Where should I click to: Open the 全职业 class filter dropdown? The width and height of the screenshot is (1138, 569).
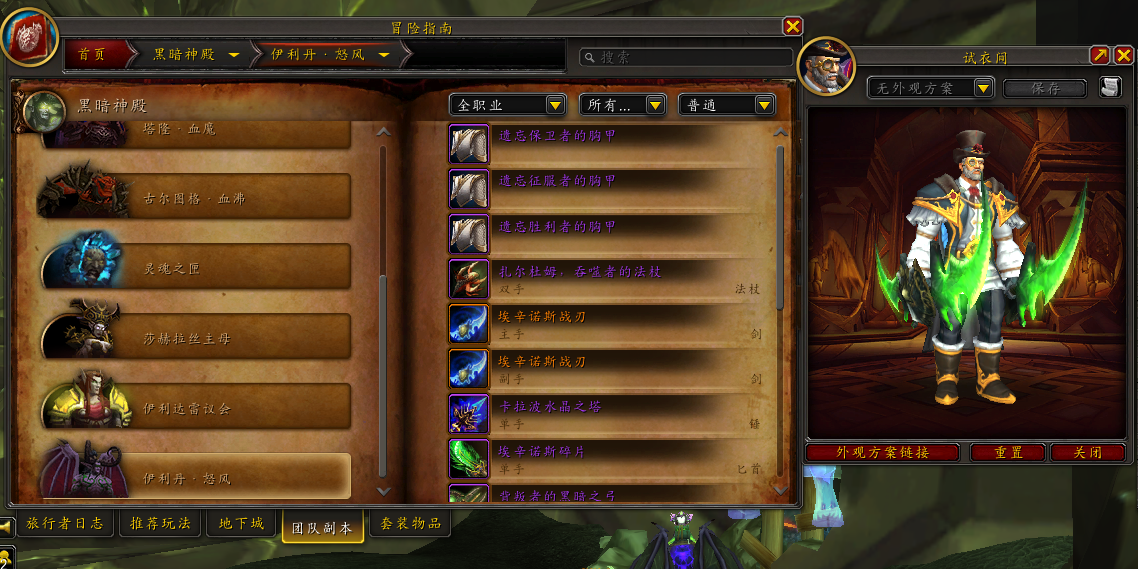555,105
